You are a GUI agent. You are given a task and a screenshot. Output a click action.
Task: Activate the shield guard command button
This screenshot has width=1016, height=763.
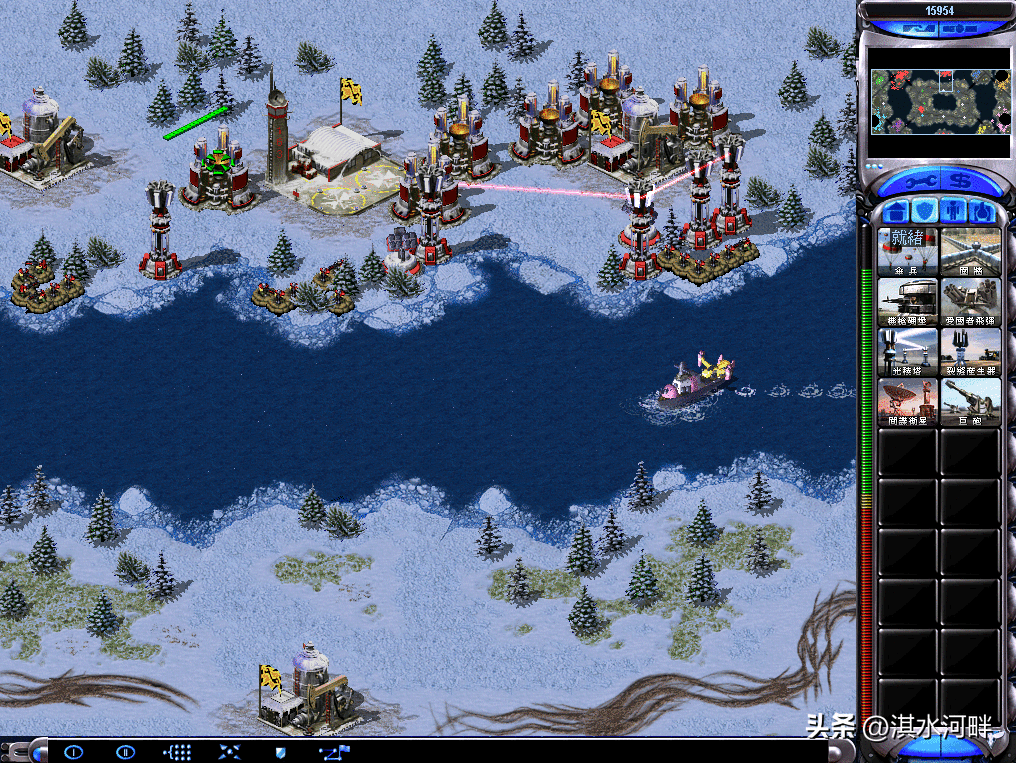pos(280,751)
